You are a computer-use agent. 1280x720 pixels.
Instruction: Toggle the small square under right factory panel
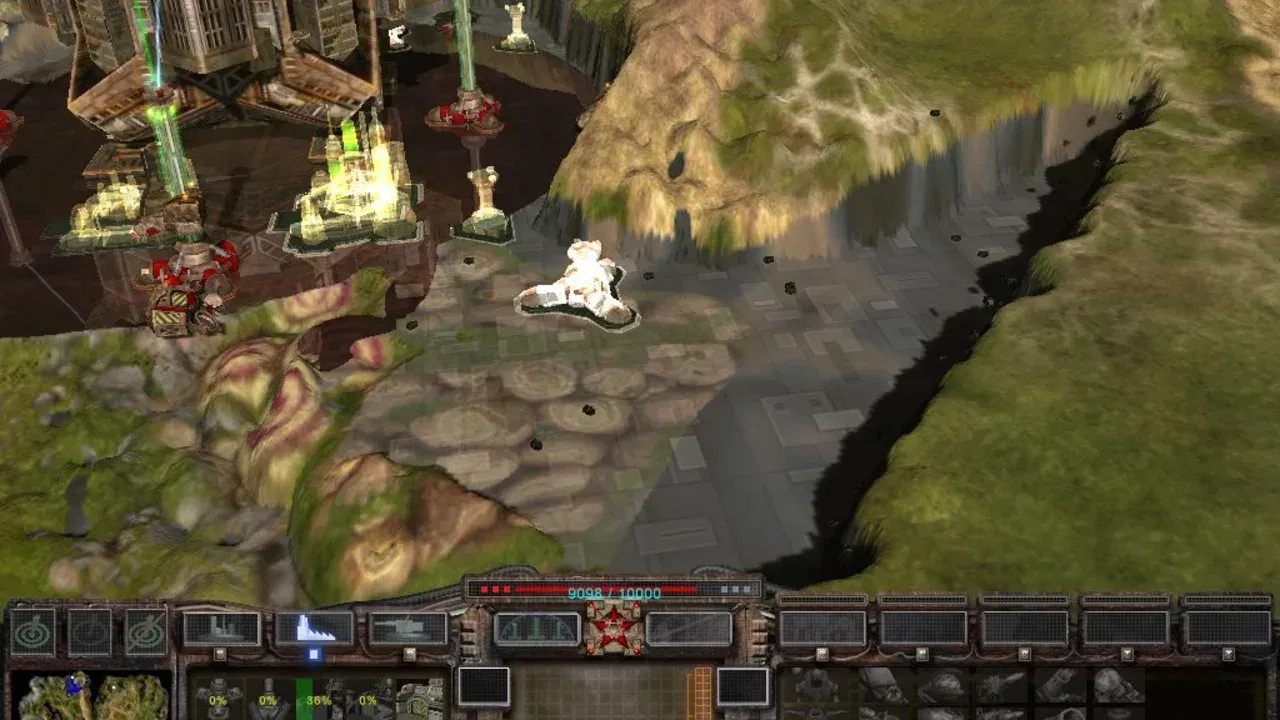(x=409, y=654)
